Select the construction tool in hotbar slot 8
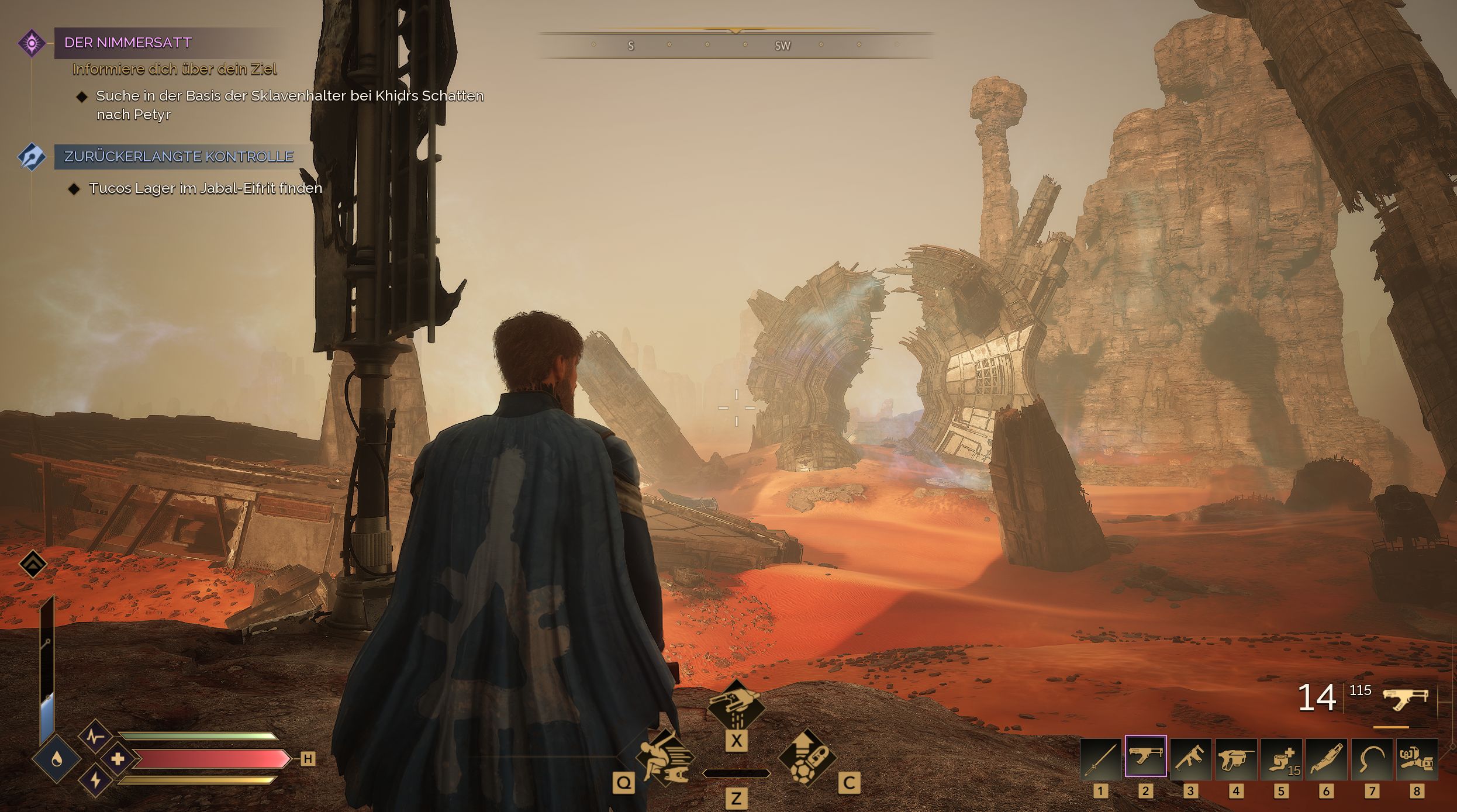Image resolution: width=1457 pixels, height=812 pixels. coord(1417,759)
